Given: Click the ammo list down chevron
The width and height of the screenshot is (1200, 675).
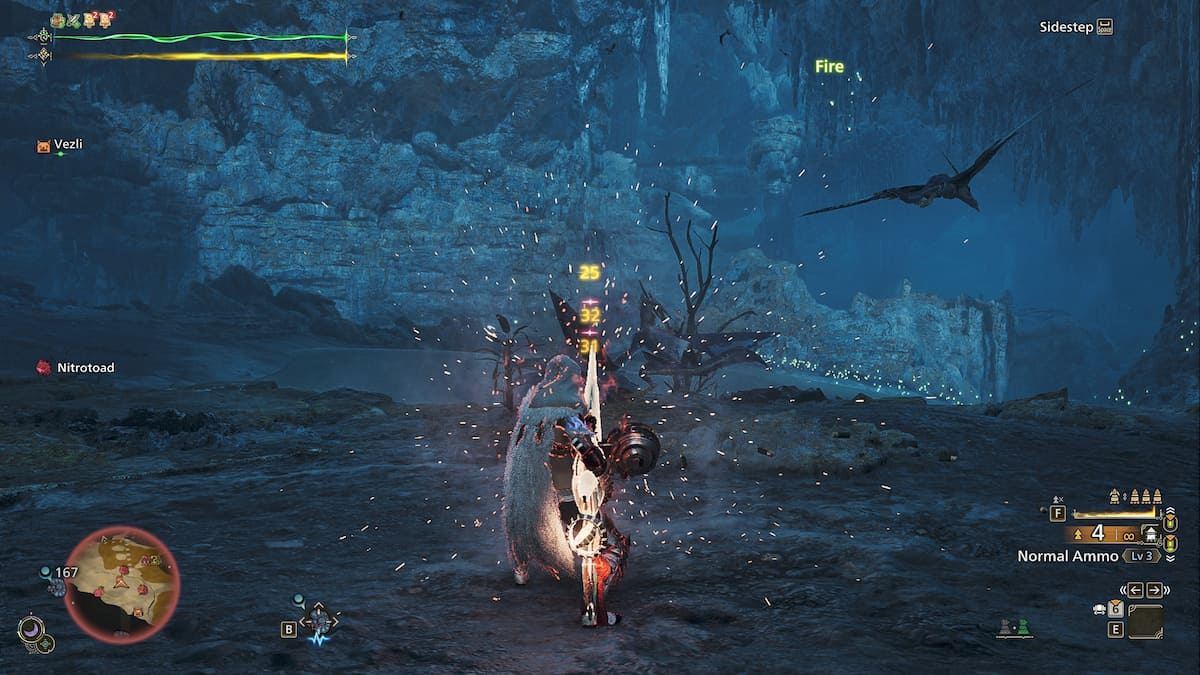Looking at the screenshot, I should pos(1171,558).
